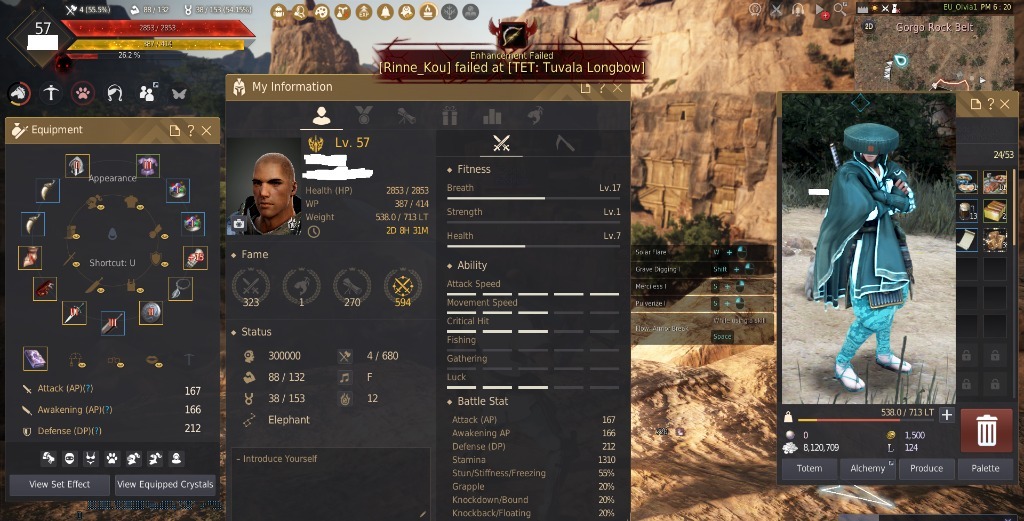Click the camera icon on character portrait
Screen dimensions: 1024x521
pyautogui.click(x=238, y=226)
